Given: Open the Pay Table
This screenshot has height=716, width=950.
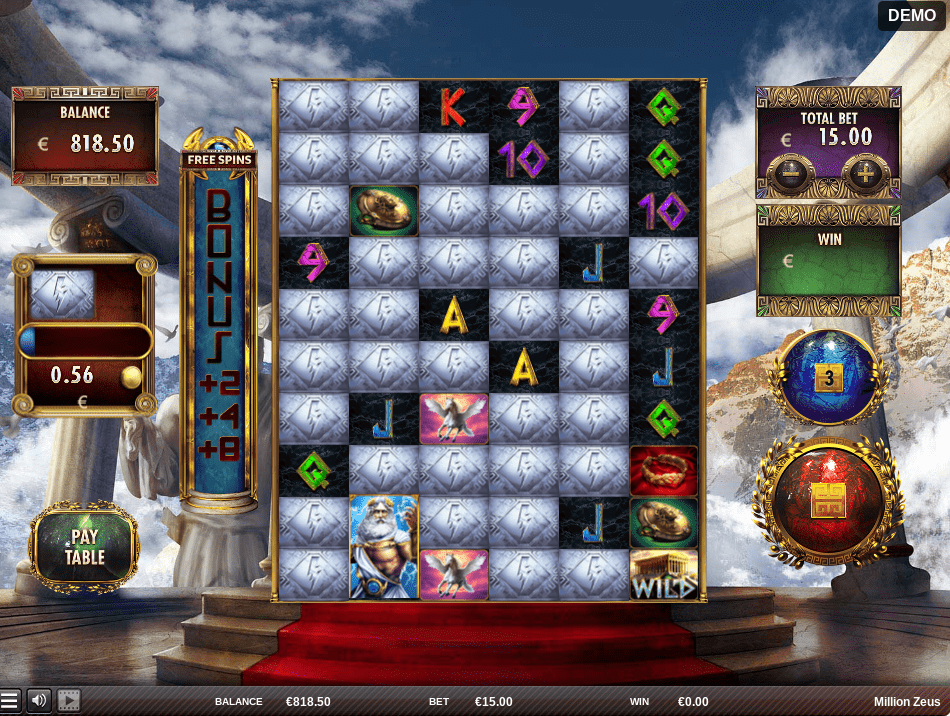Looking at the screenshot, I should (x=85, y=548).
